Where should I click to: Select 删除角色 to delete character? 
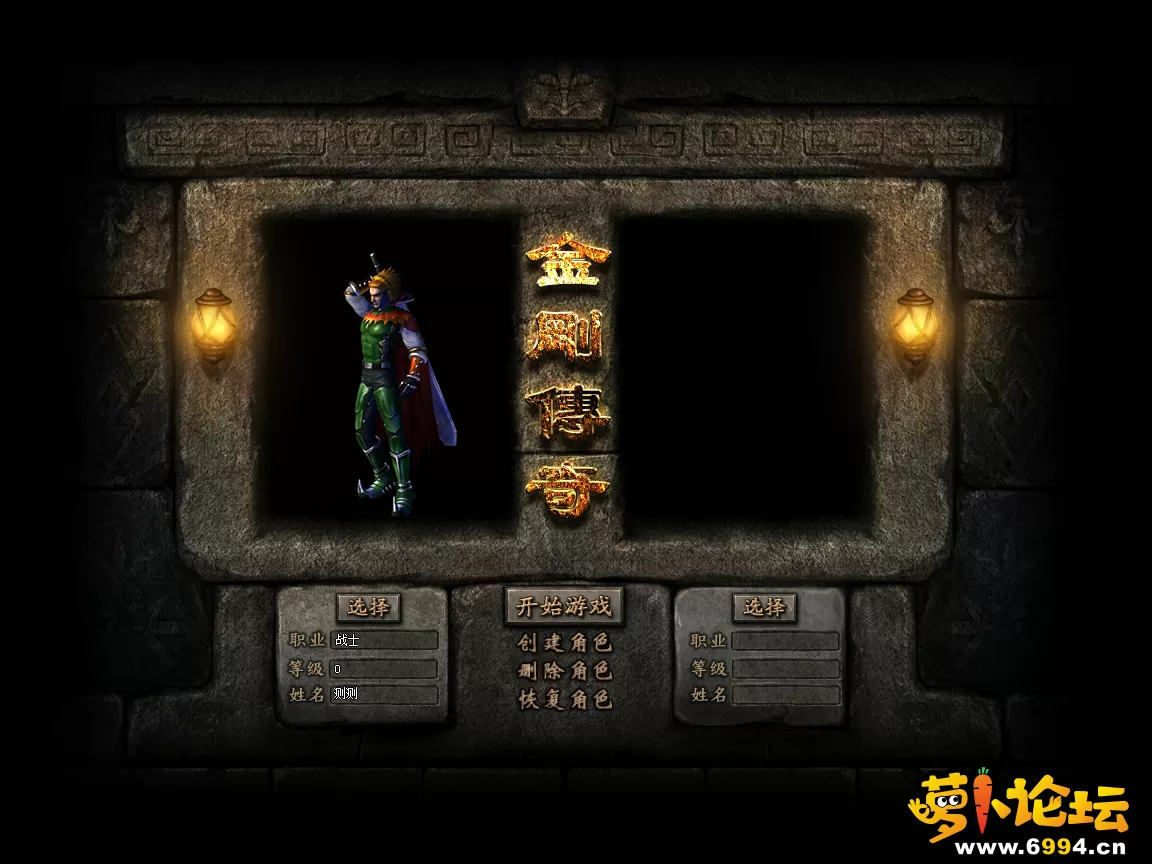click(564, 671)
